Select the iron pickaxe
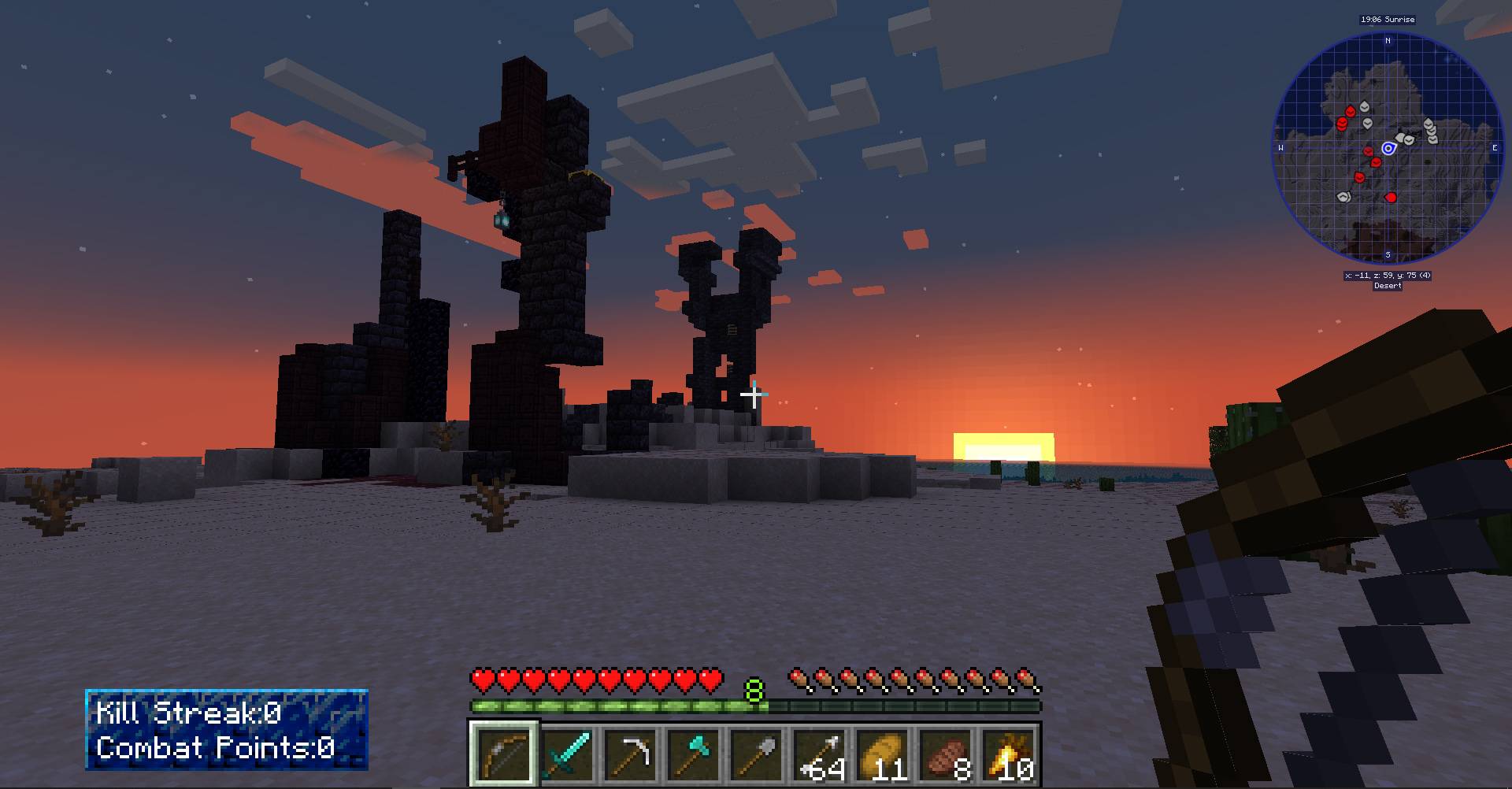Screen dimensions: 1512x789 [631, 752]
